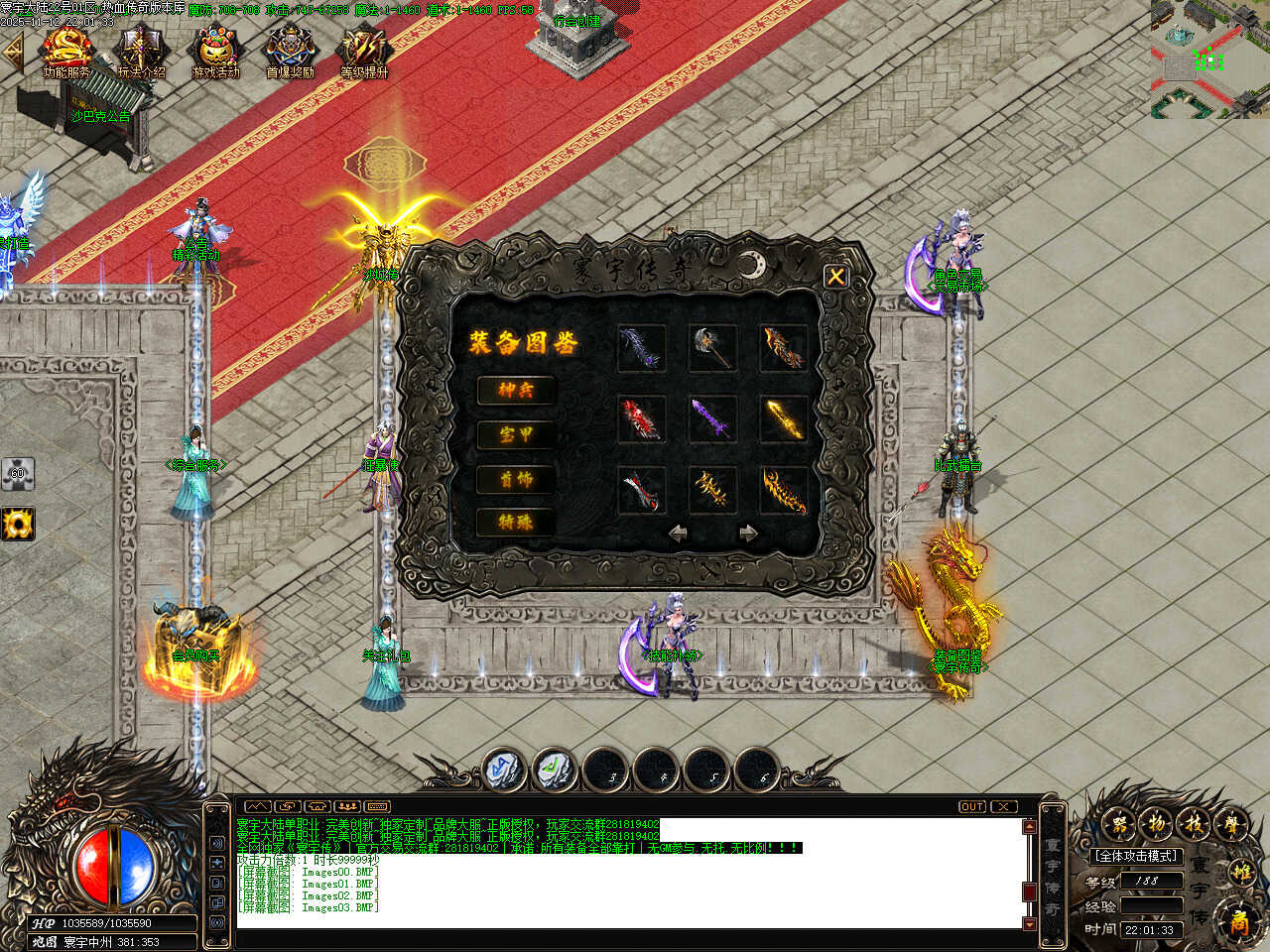Viewport: 1270px width, 952px height.
Task: Open the minimap
Action: coord(1209,59)
